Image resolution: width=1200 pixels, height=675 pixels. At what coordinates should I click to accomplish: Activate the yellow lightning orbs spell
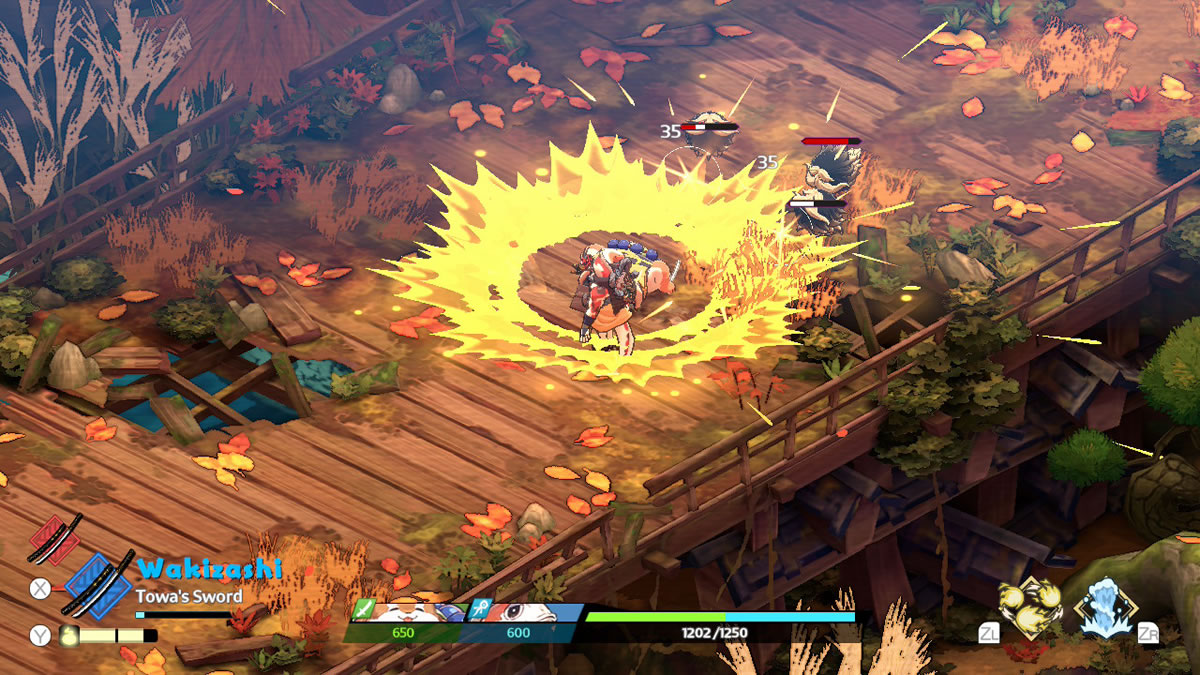(1030, 608)
